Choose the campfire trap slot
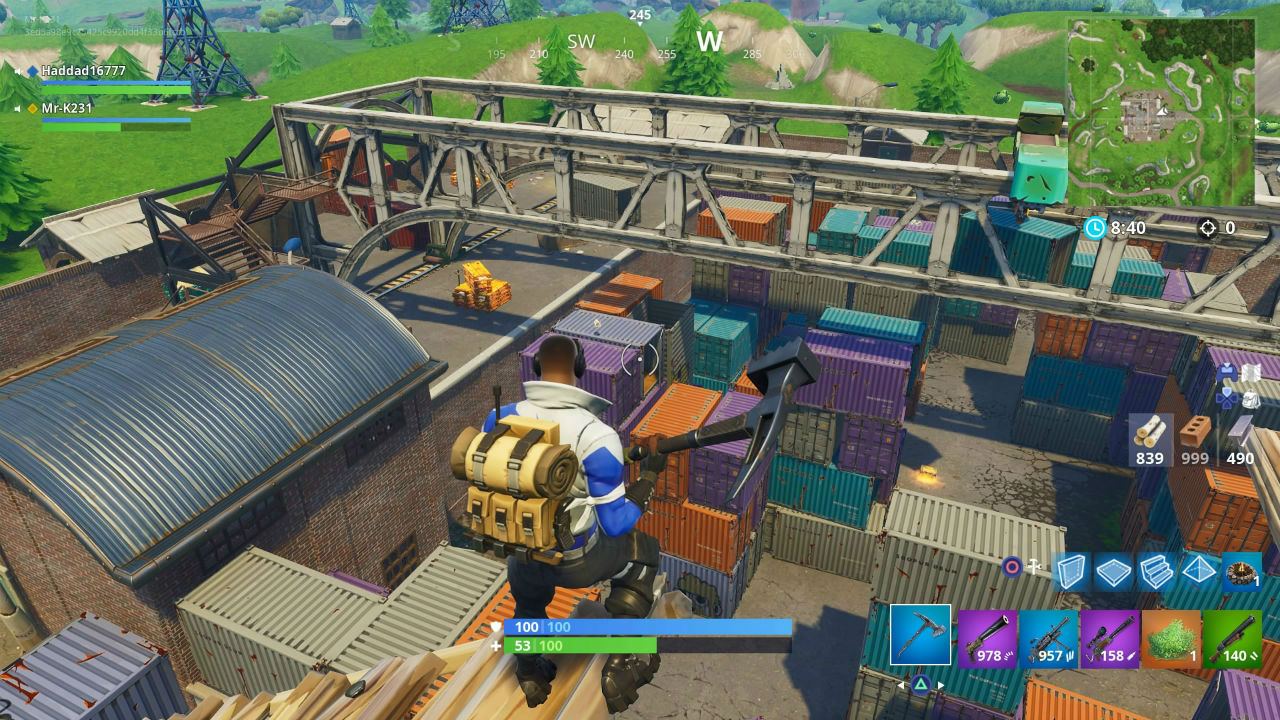1280x720 pixels. (x=1241, y=571)
